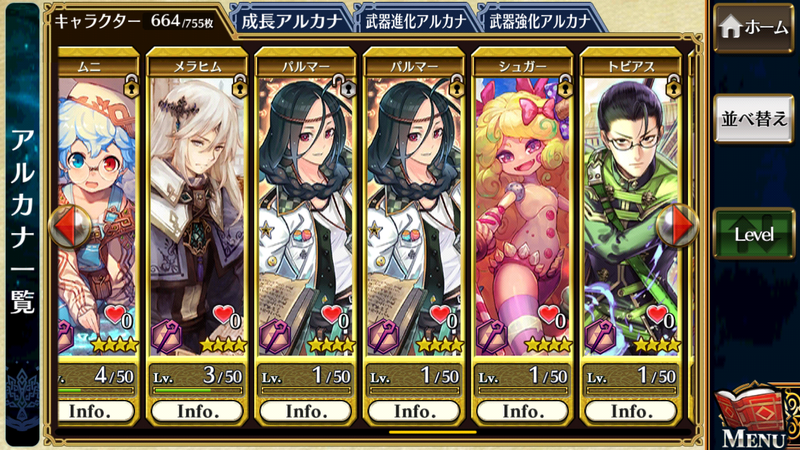Image resolution: width=800 pixels, height=450 pixels.
Task: Show previous cards with the left red arrow
Action: coord(62,227)
